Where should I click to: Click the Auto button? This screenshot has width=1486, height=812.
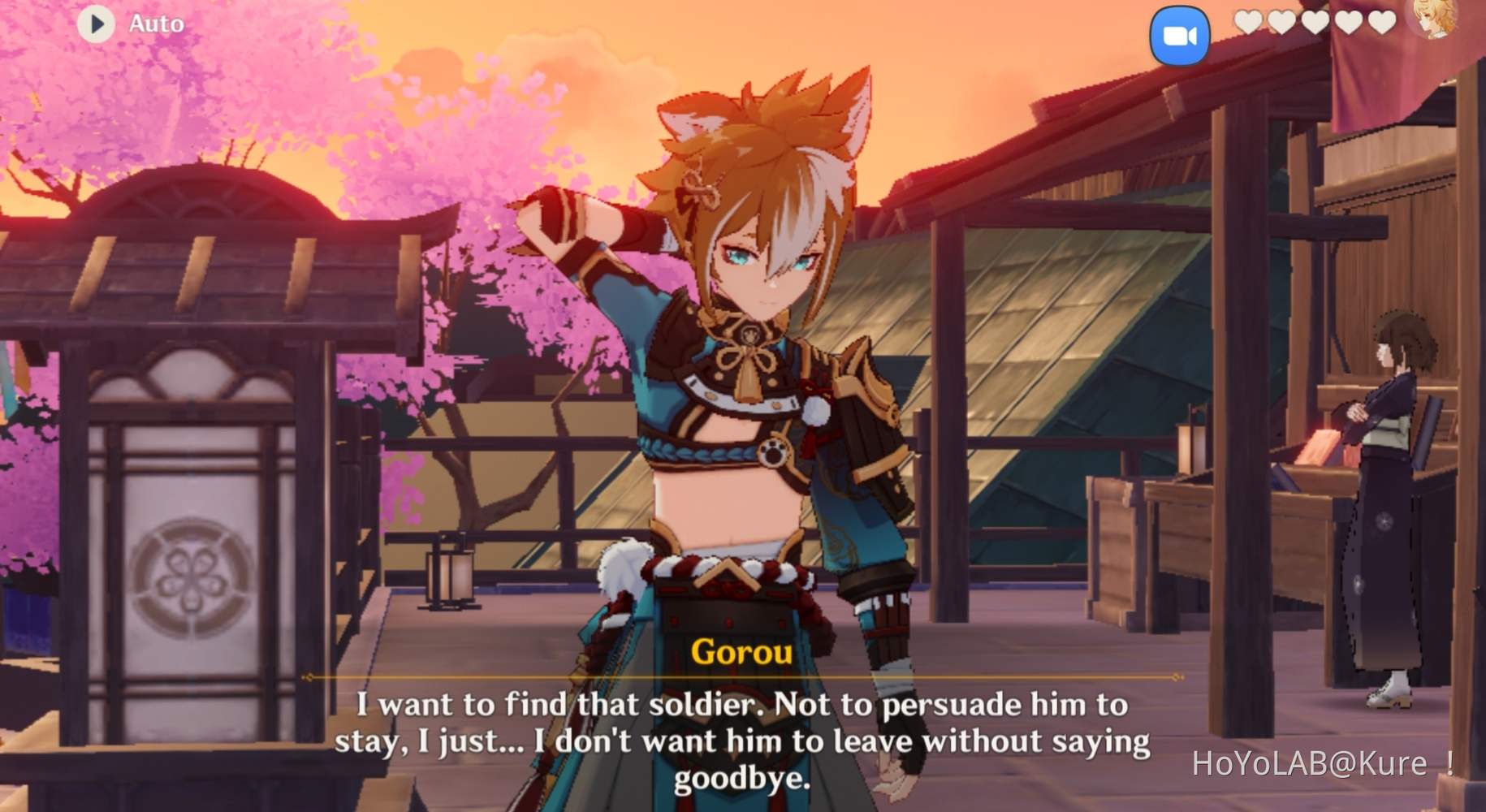pos(157,23)
